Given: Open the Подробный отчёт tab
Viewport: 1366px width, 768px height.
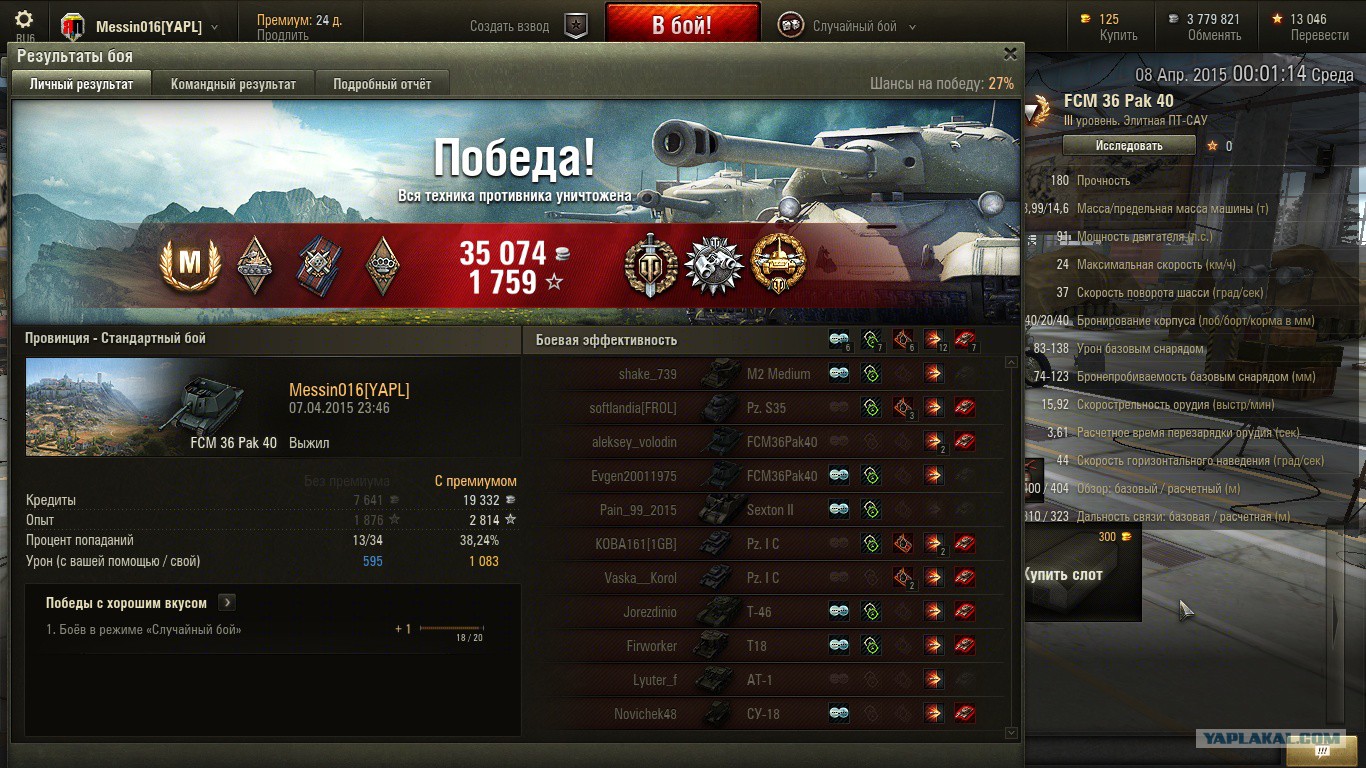Looking at the screenshot, I should pyautogui.click(x=382, y=84).
